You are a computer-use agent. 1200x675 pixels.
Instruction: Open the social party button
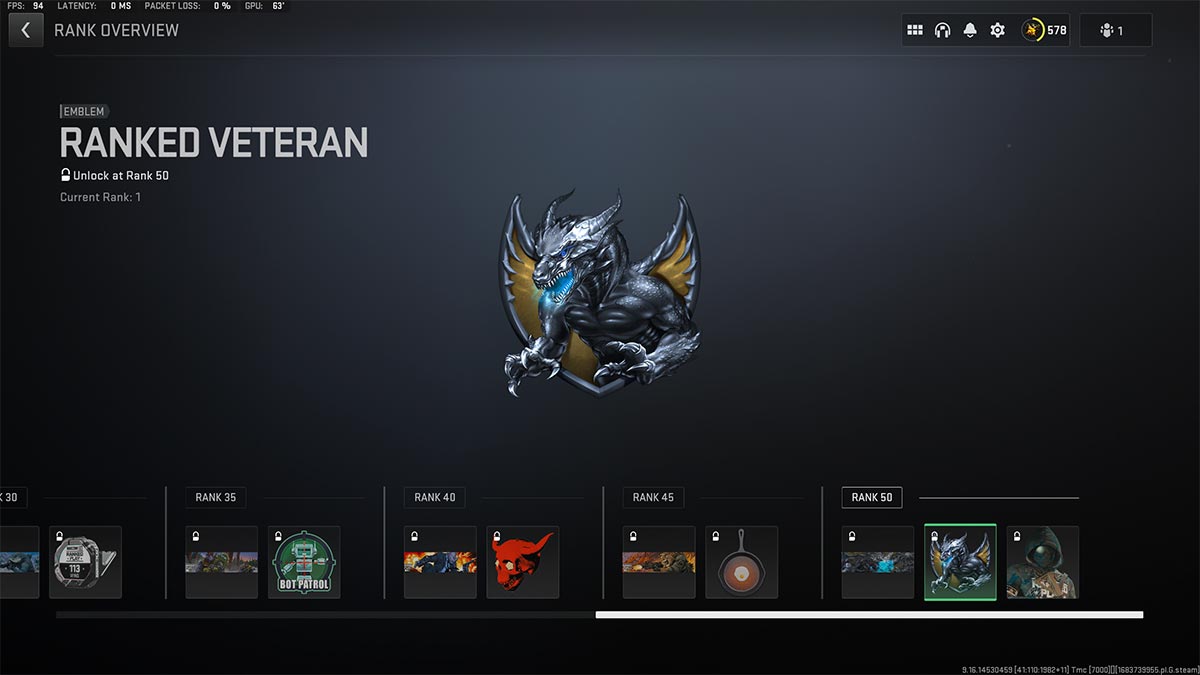click(1115, 30)
